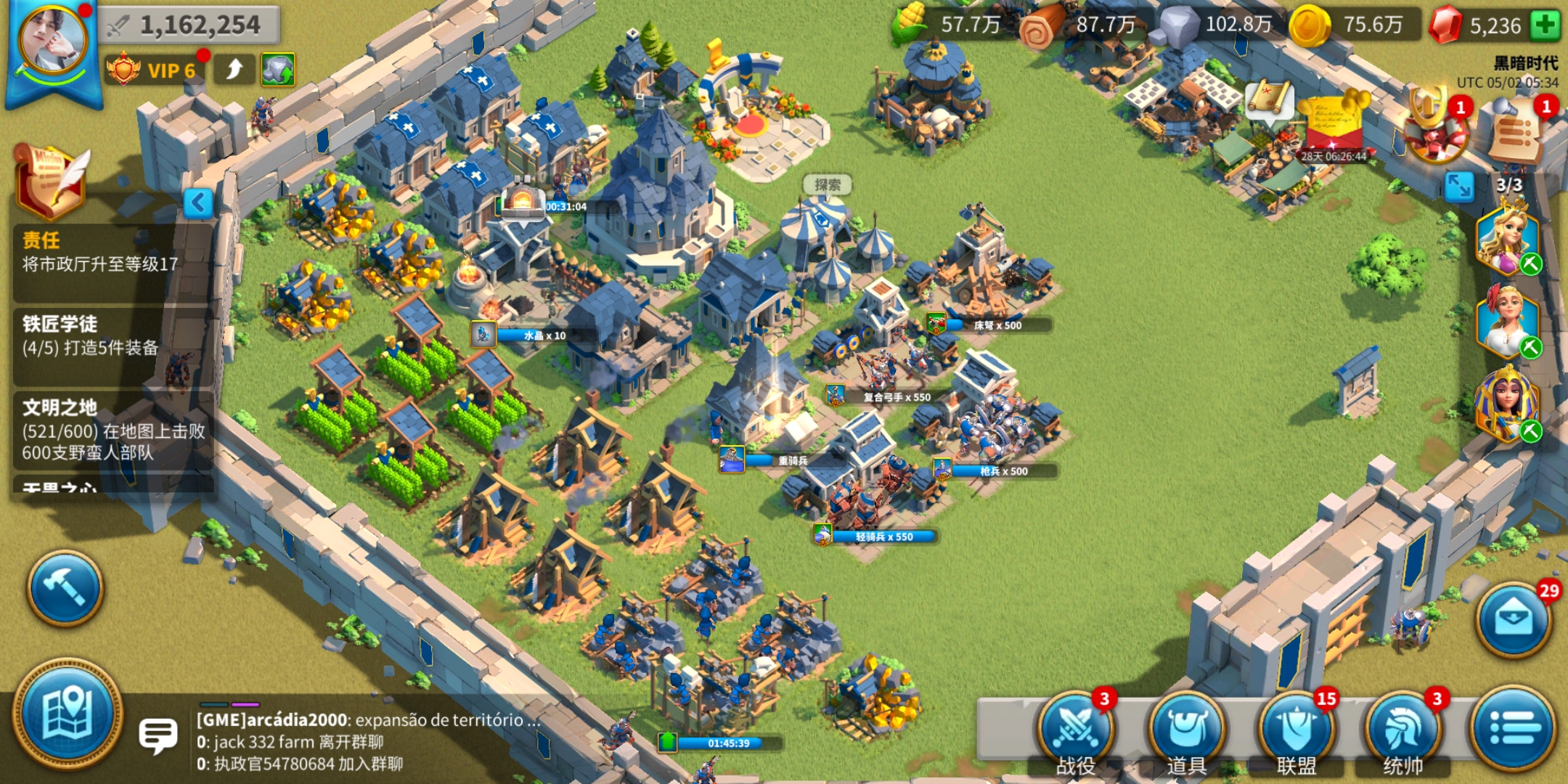This screenshot has width=1568, height=784.
Task: Open the player profile avatar
Action: point(52,42)
